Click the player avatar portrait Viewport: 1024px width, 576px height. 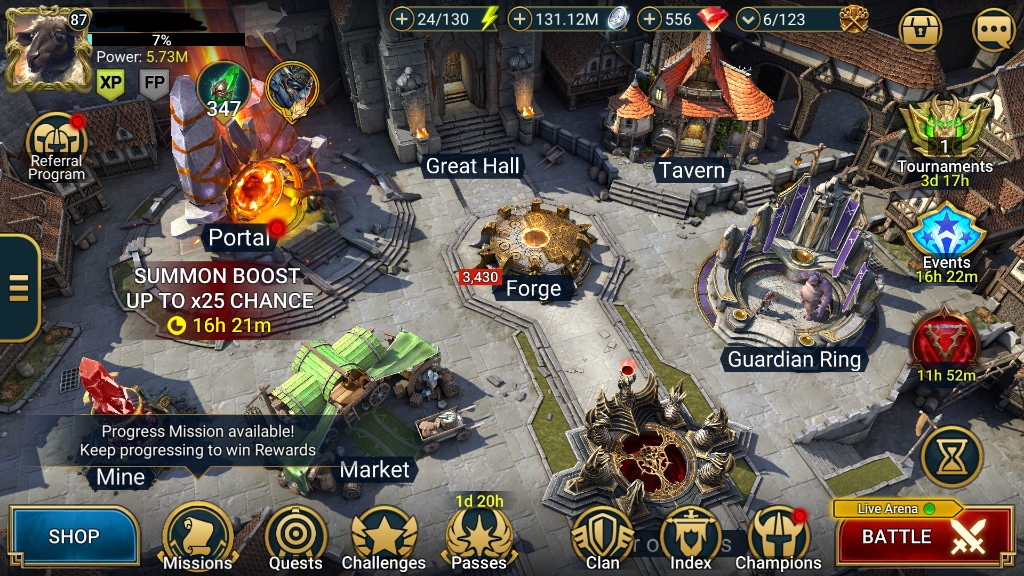[46, 47]
